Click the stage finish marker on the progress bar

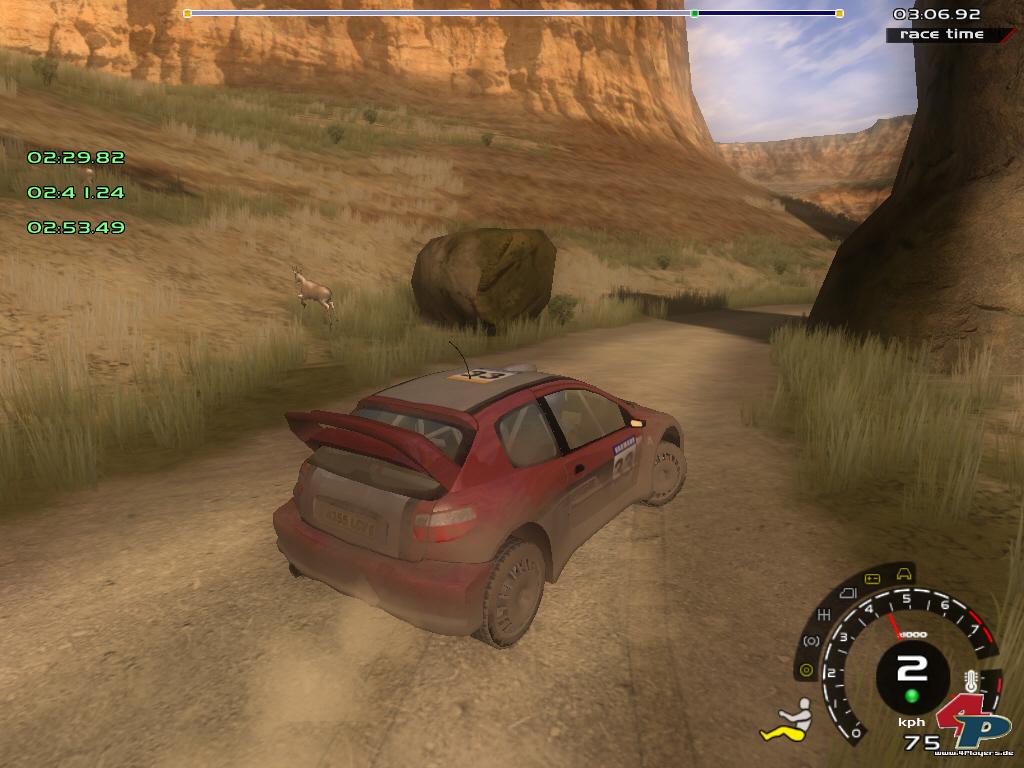[x=839, y=13]
